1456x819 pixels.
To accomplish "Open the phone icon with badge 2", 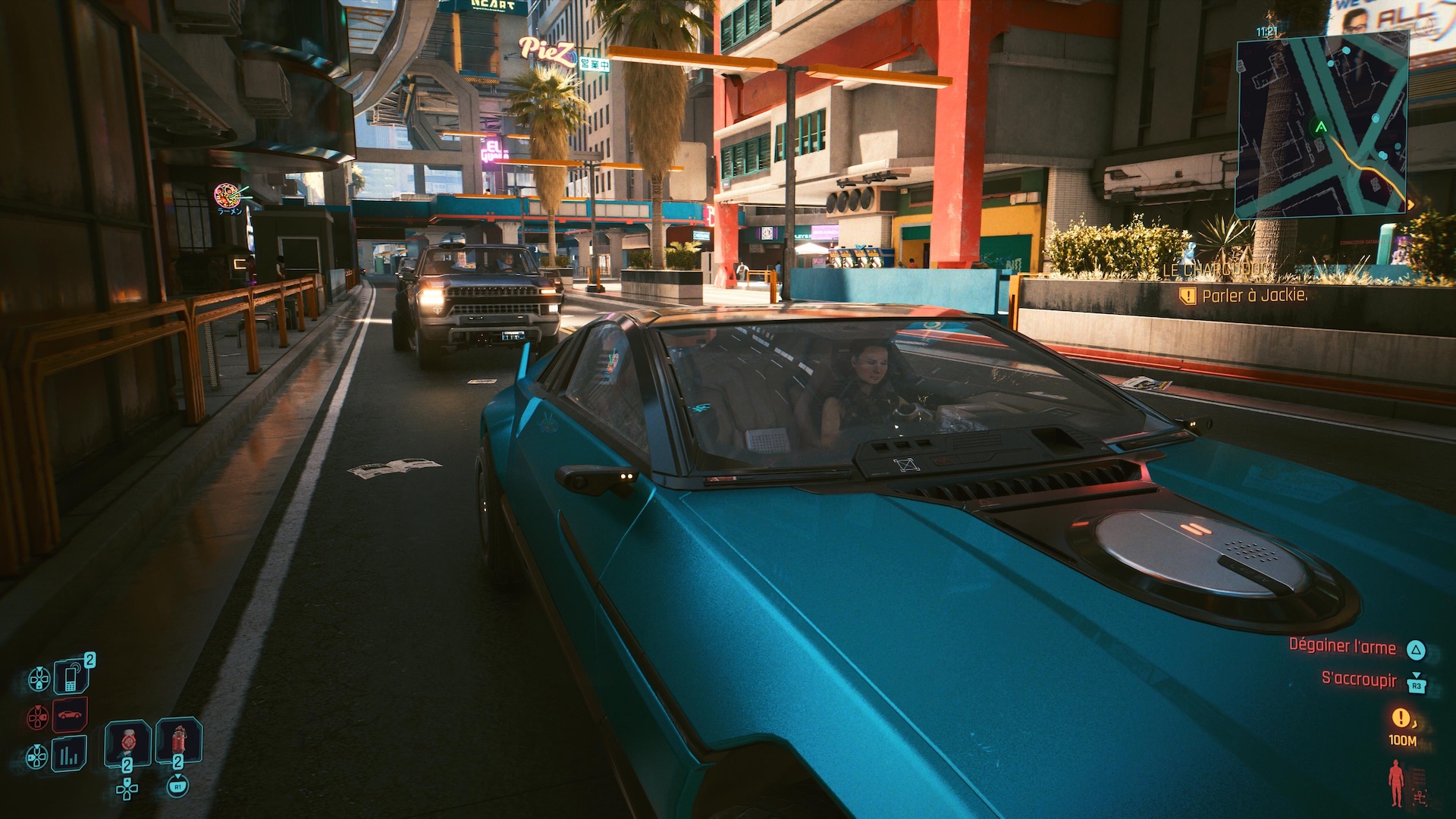I will [x=71, y=676].
